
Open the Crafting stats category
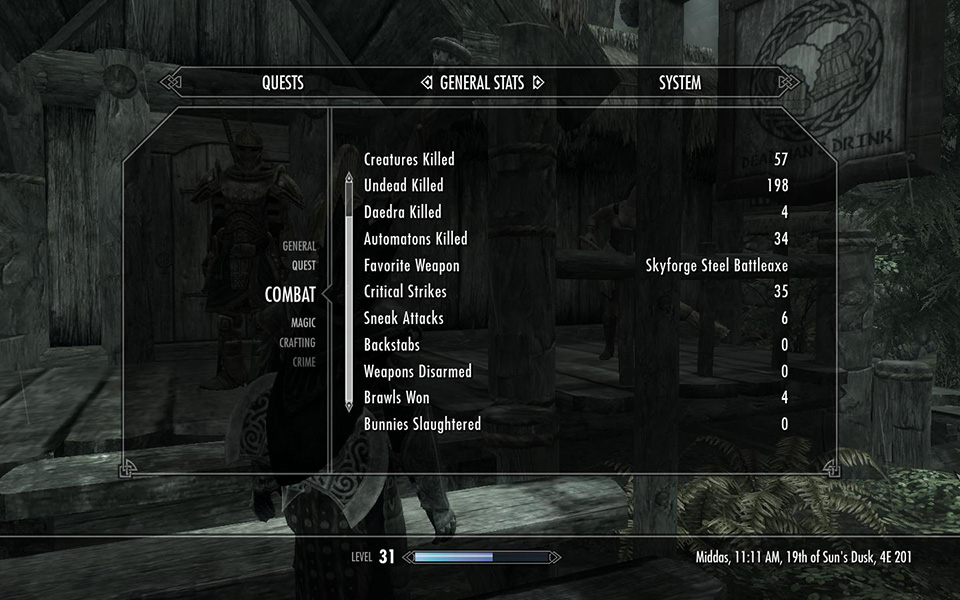tap(297, 343)
